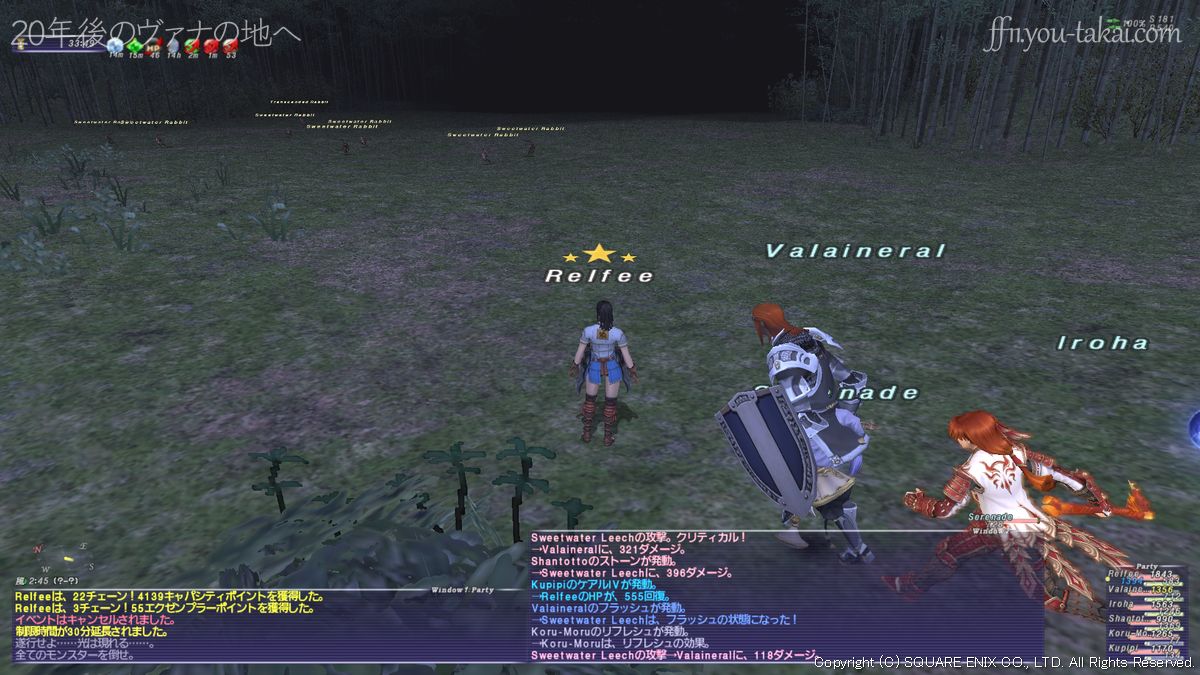Click the compass in the lower left
Viewport: 1200px width, 675px height.
(x=62, y=556)
